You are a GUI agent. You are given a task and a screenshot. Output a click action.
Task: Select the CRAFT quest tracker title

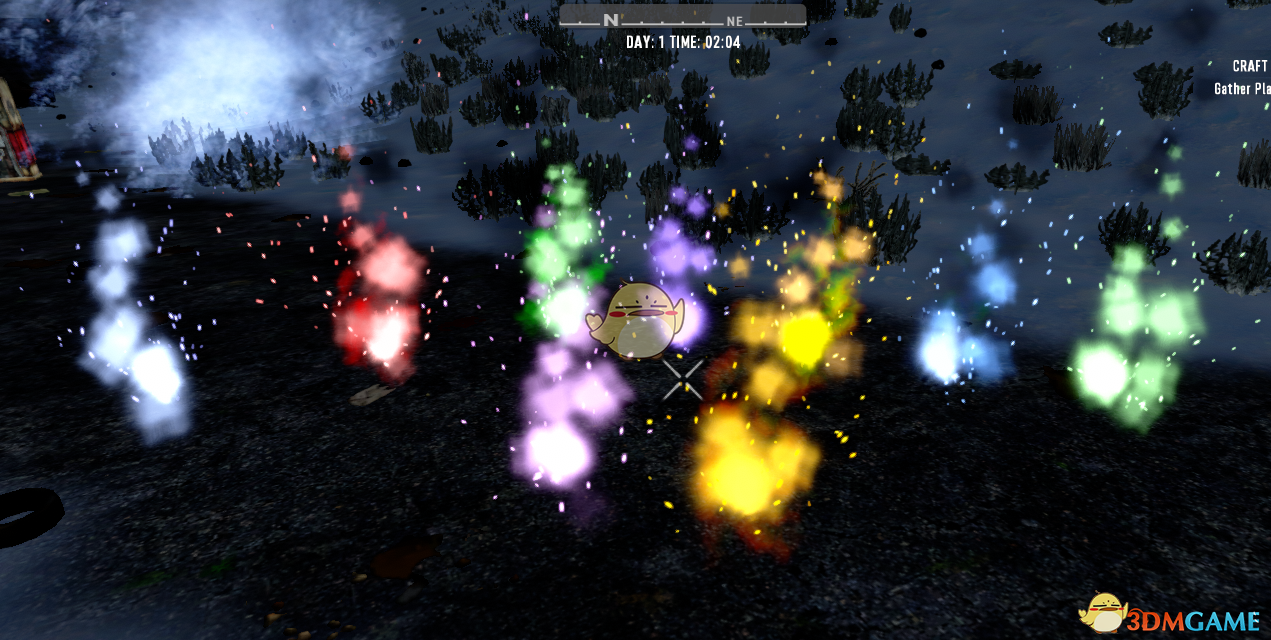(x=1250, y=66)
